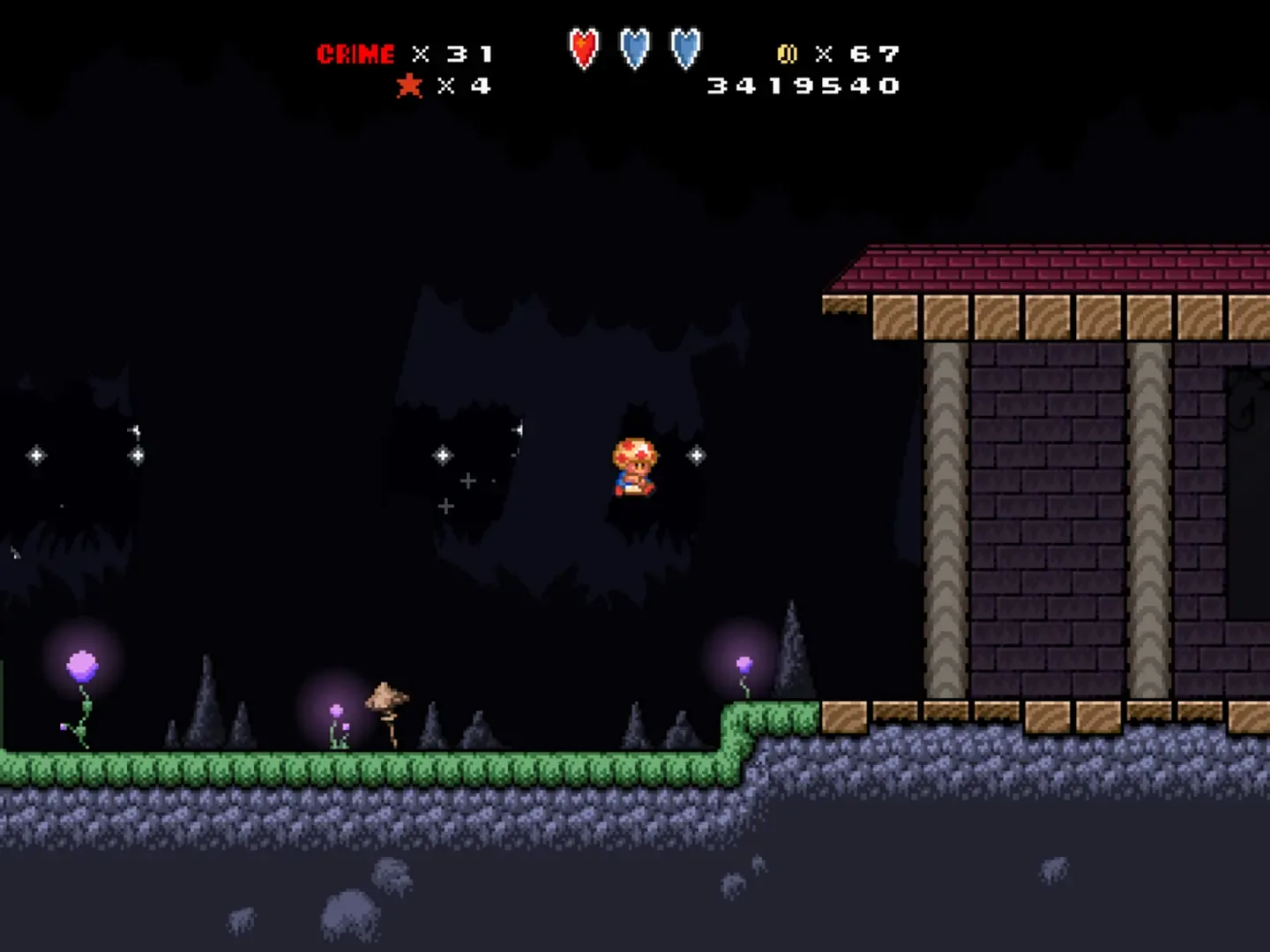Viewport: 1270px width, 952px height.
Task: Click the x4 star count text
Action: [465, 86]
